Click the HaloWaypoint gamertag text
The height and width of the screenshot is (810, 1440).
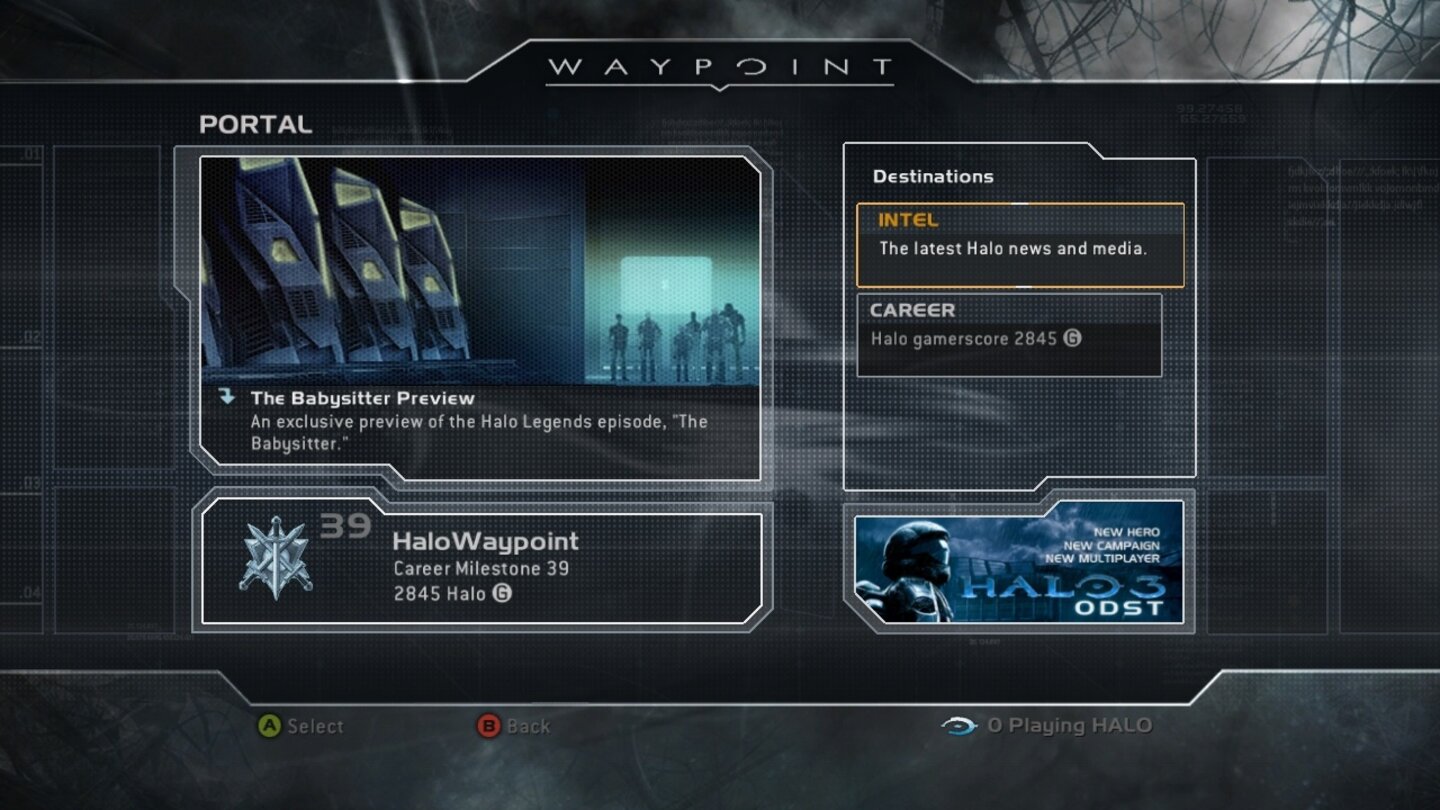(484, 541)
